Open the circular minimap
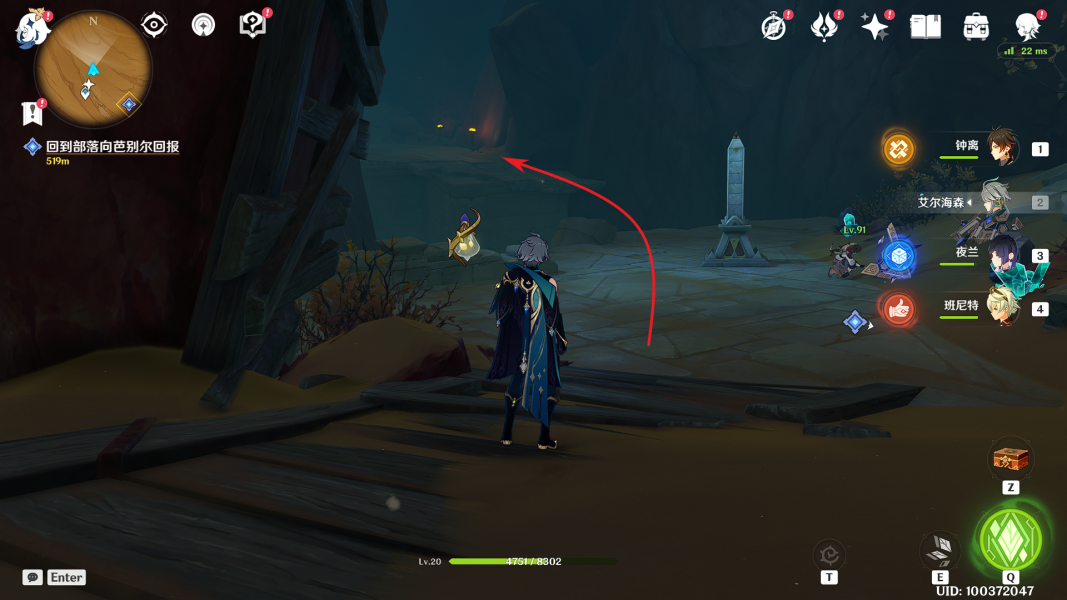This screenshot has width=1067, height=600. (x=93, y=70)
